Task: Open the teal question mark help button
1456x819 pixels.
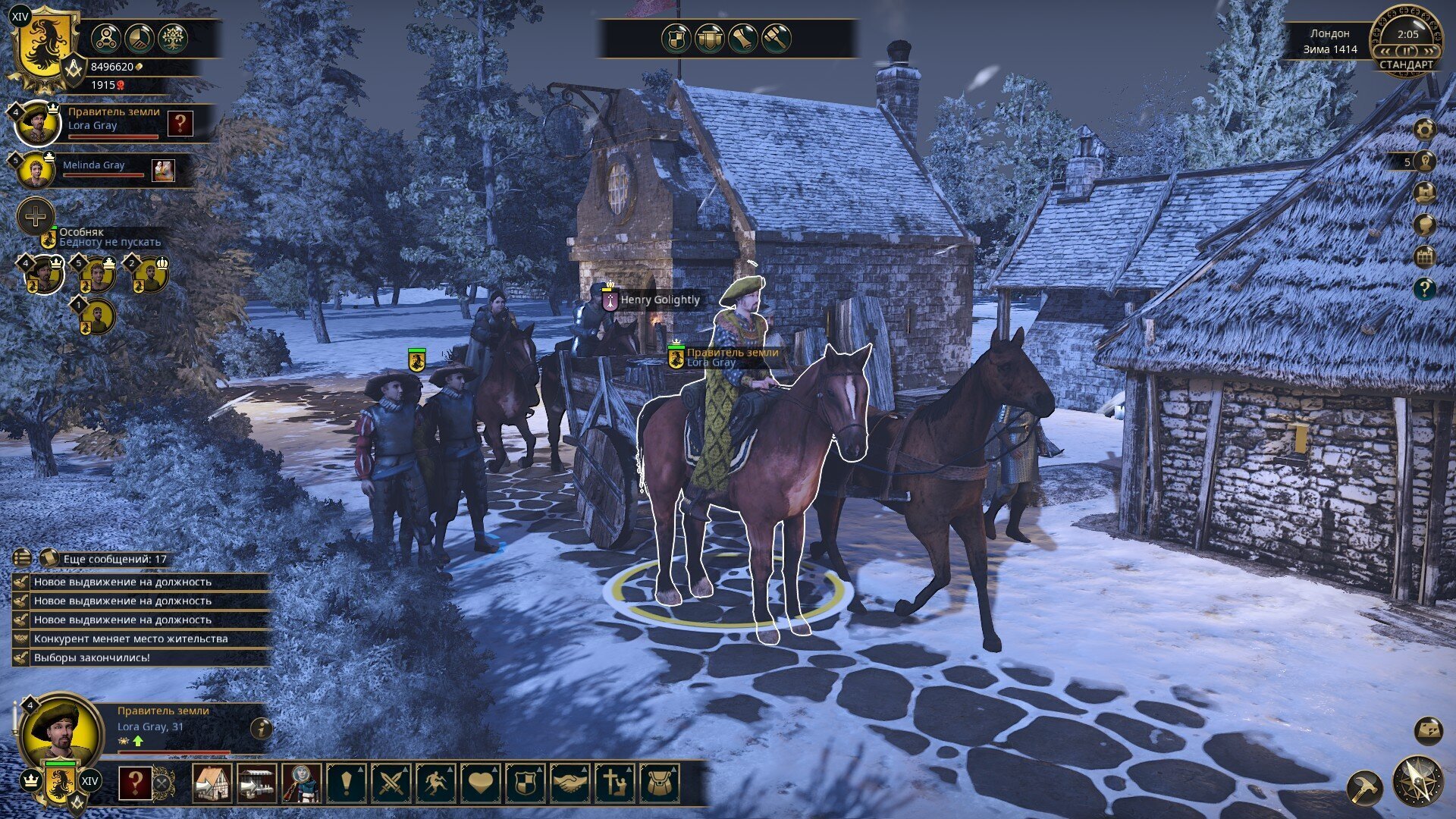Action: pos(1425,289)
